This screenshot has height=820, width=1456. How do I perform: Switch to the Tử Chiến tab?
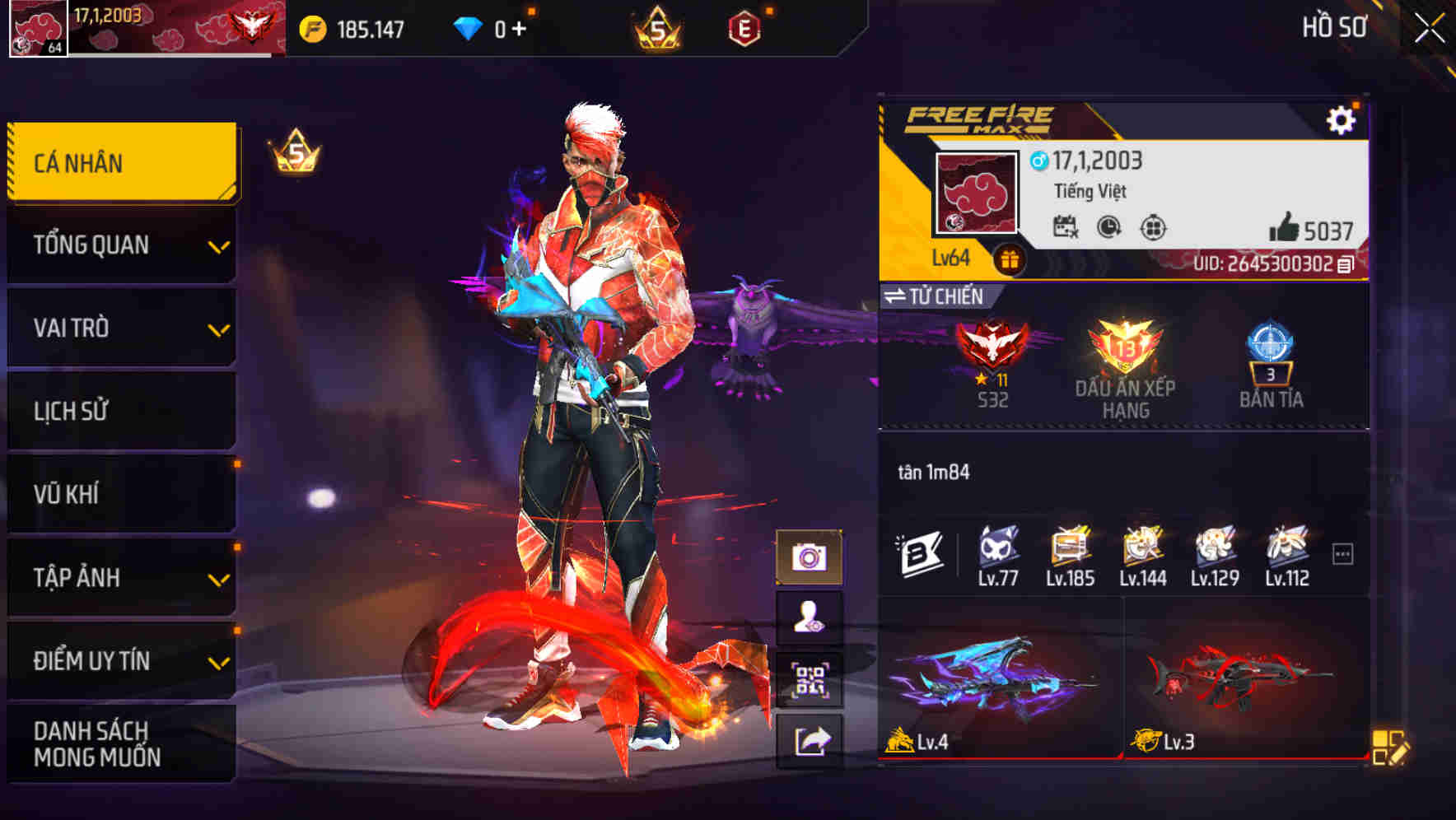[x=939, y=296]
